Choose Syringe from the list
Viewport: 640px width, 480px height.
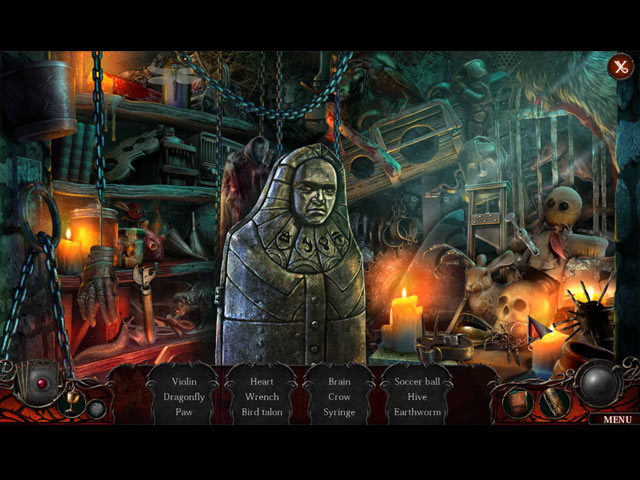click(339, 411)
